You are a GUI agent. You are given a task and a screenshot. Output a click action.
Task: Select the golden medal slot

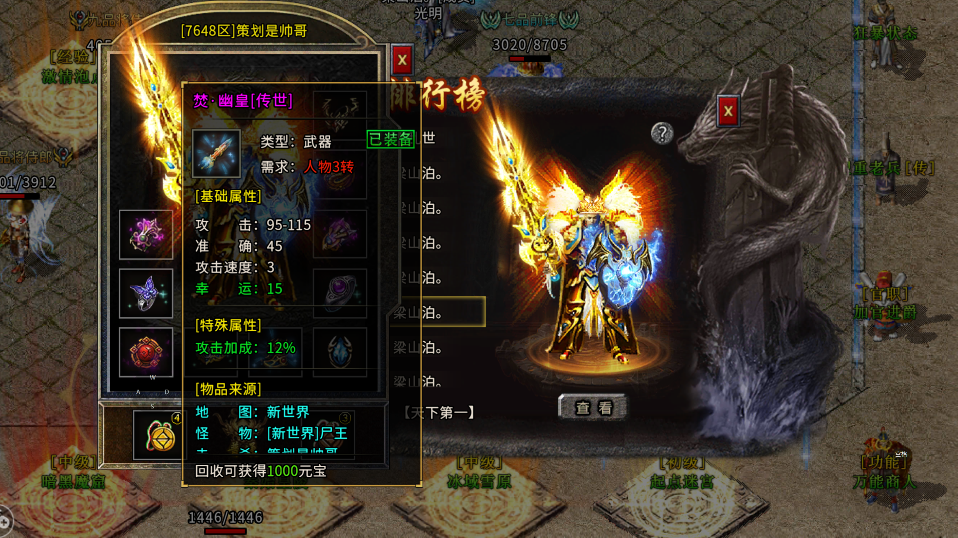click(x=159, y=434)
